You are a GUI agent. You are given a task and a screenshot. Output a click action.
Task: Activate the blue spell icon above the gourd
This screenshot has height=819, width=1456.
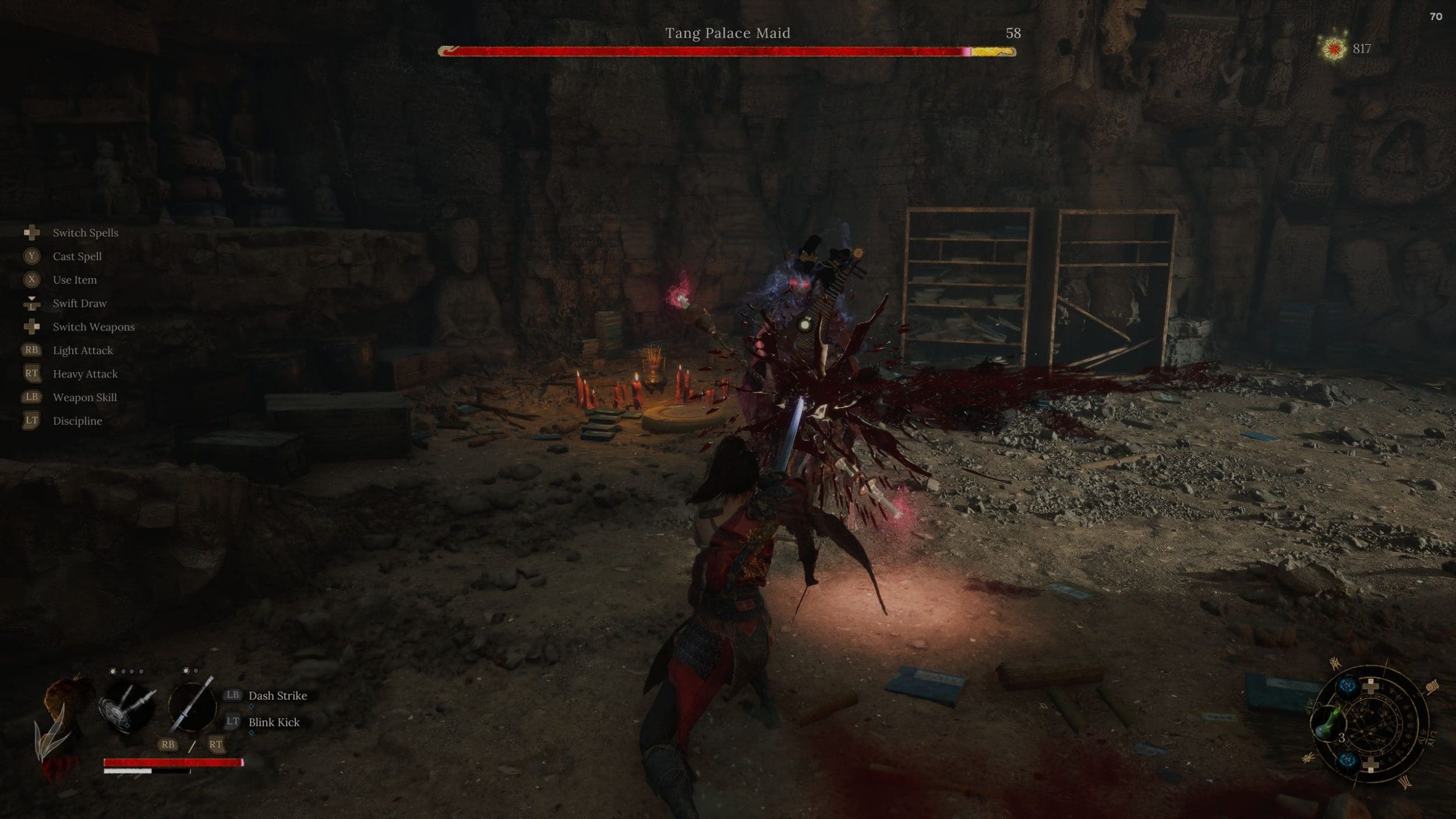(x=1347, y=686)
